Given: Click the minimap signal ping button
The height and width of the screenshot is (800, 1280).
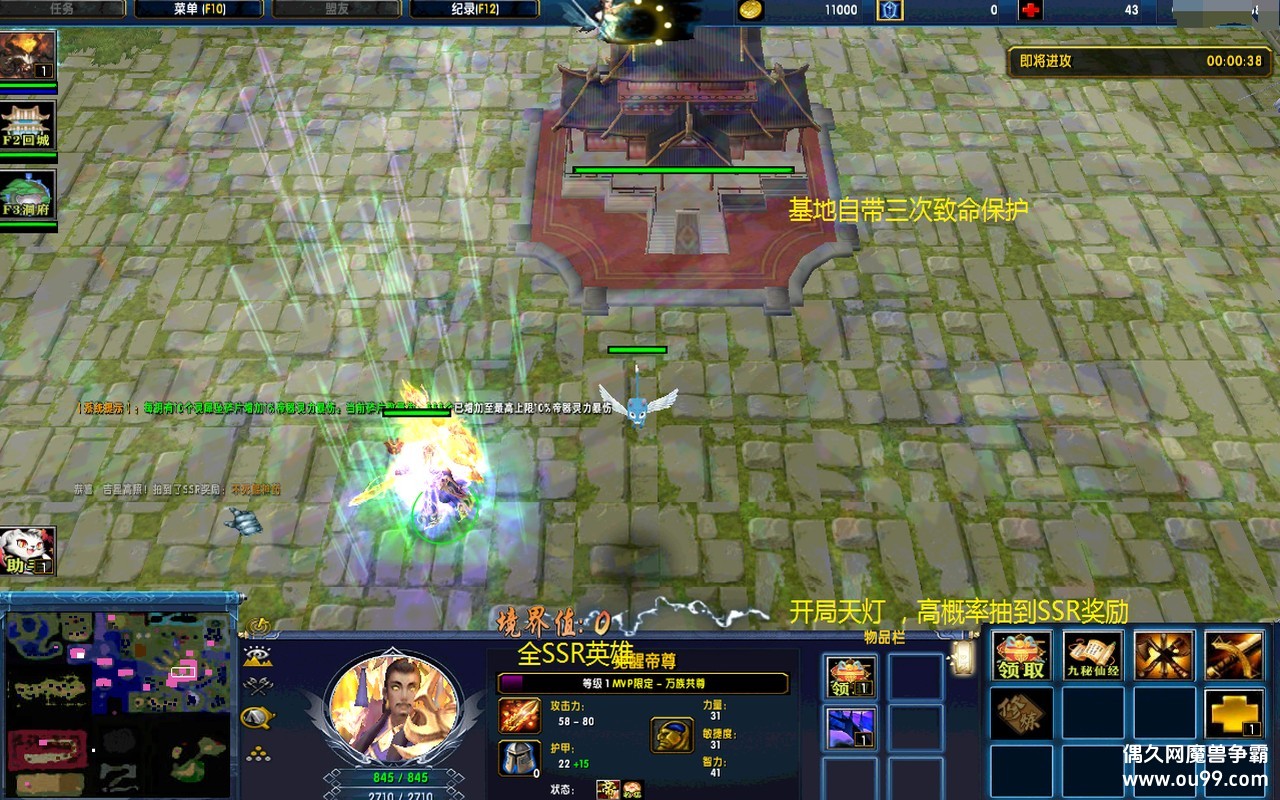Looking at the screenshot, I should (x=261, y=627).
